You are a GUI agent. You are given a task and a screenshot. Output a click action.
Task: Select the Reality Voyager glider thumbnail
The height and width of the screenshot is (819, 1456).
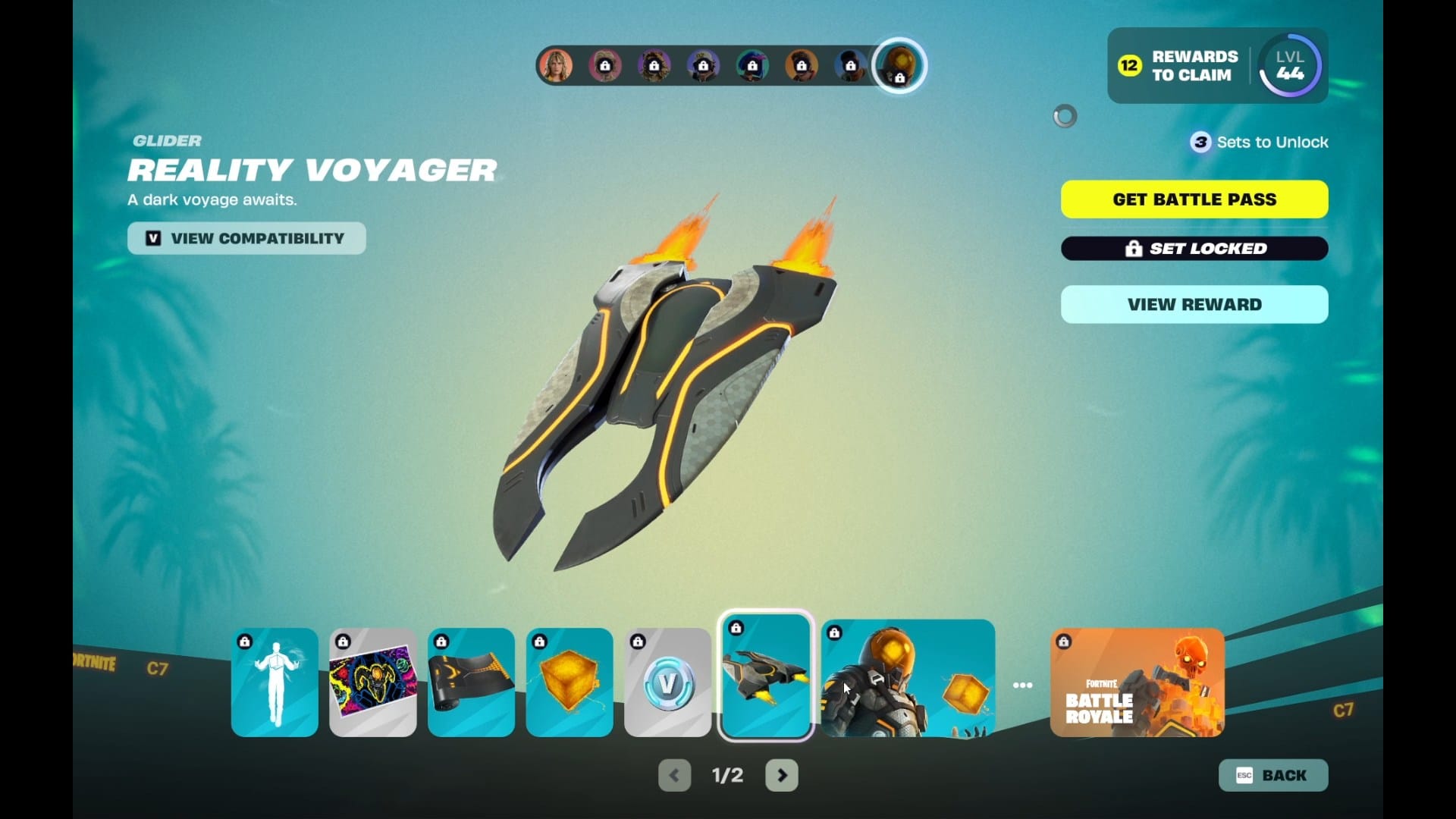(766, 676)
